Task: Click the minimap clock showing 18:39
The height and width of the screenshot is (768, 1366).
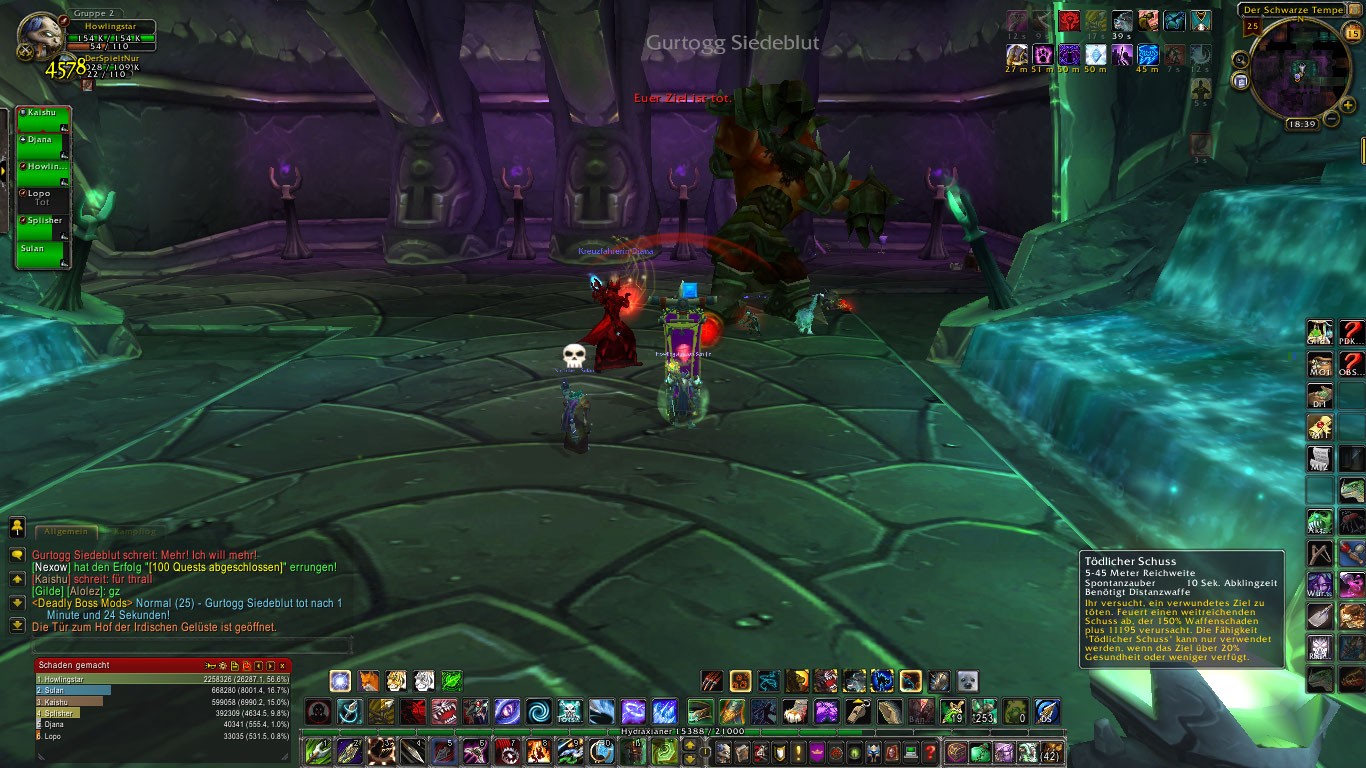Action: click(x=1302, y=124)
